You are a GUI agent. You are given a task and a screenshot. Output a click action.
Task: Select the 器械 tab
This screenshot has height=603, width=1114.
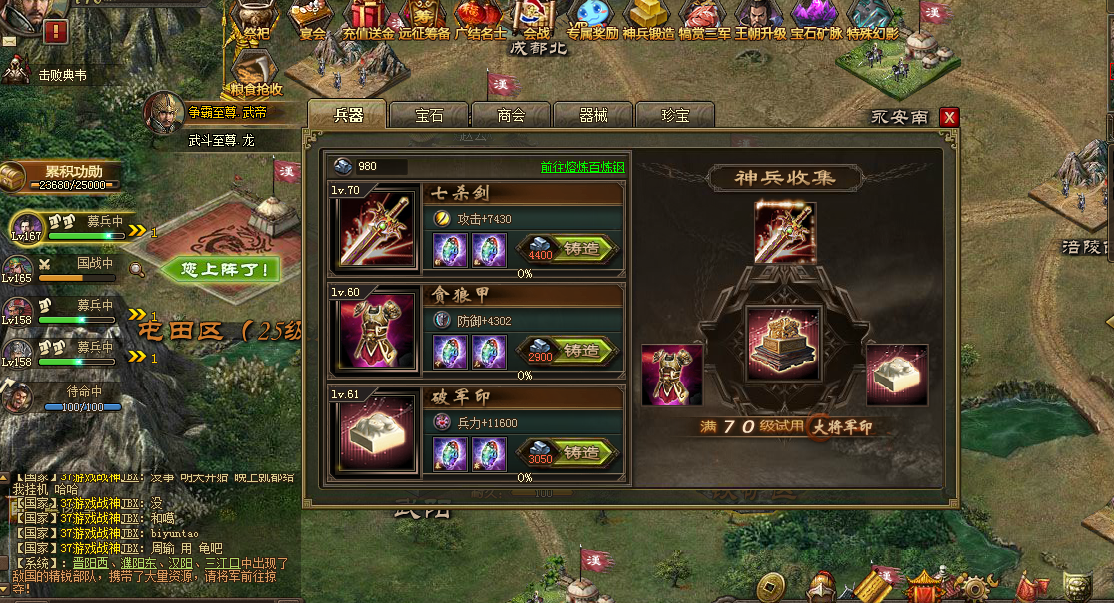(593, 115)
